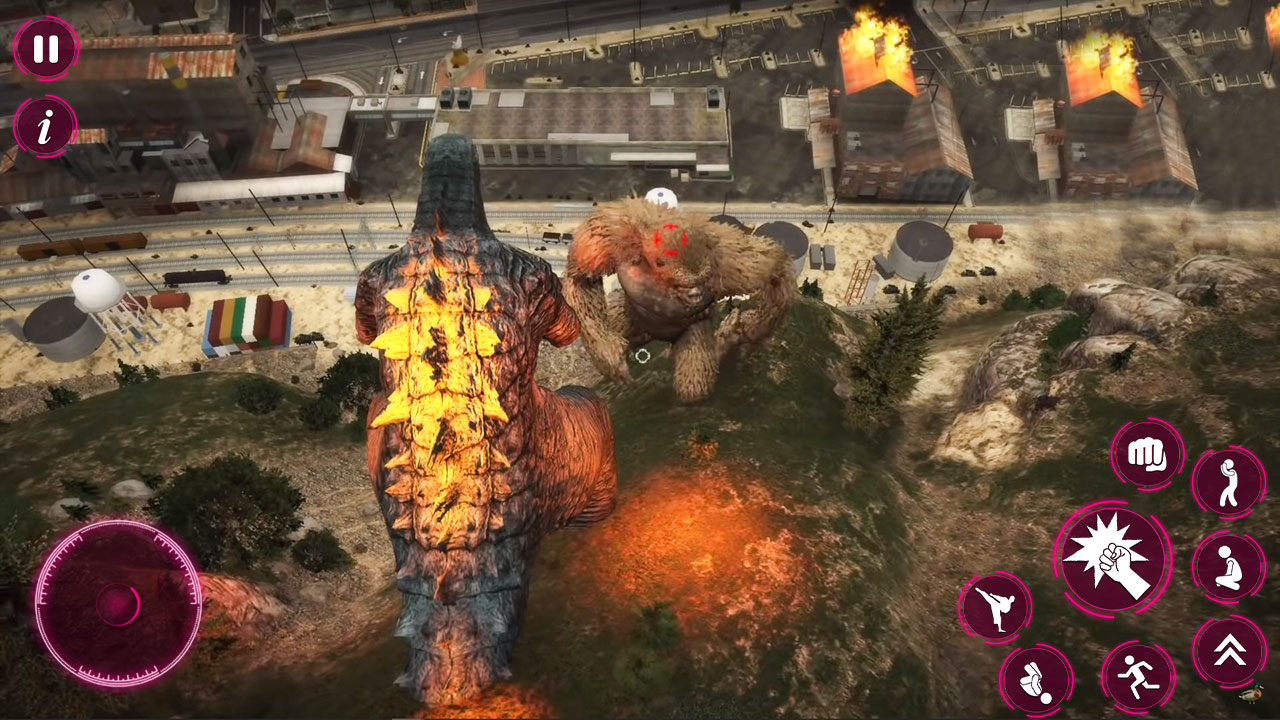Select the fist punch attack icon

click(1148, 455)
